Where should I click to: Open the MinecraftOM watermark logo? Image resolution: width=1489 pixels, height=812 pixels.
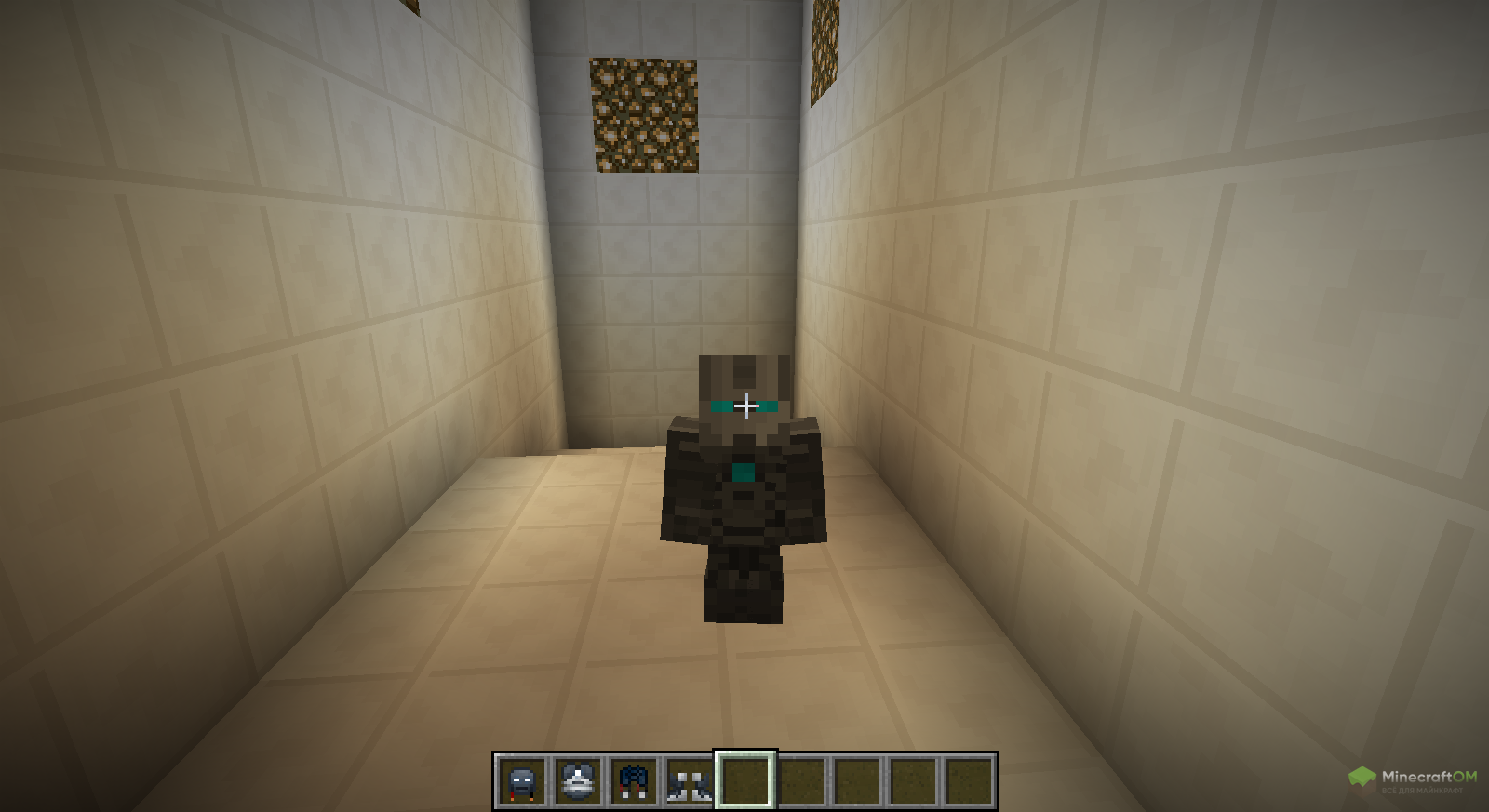(x=1413, y=779)
